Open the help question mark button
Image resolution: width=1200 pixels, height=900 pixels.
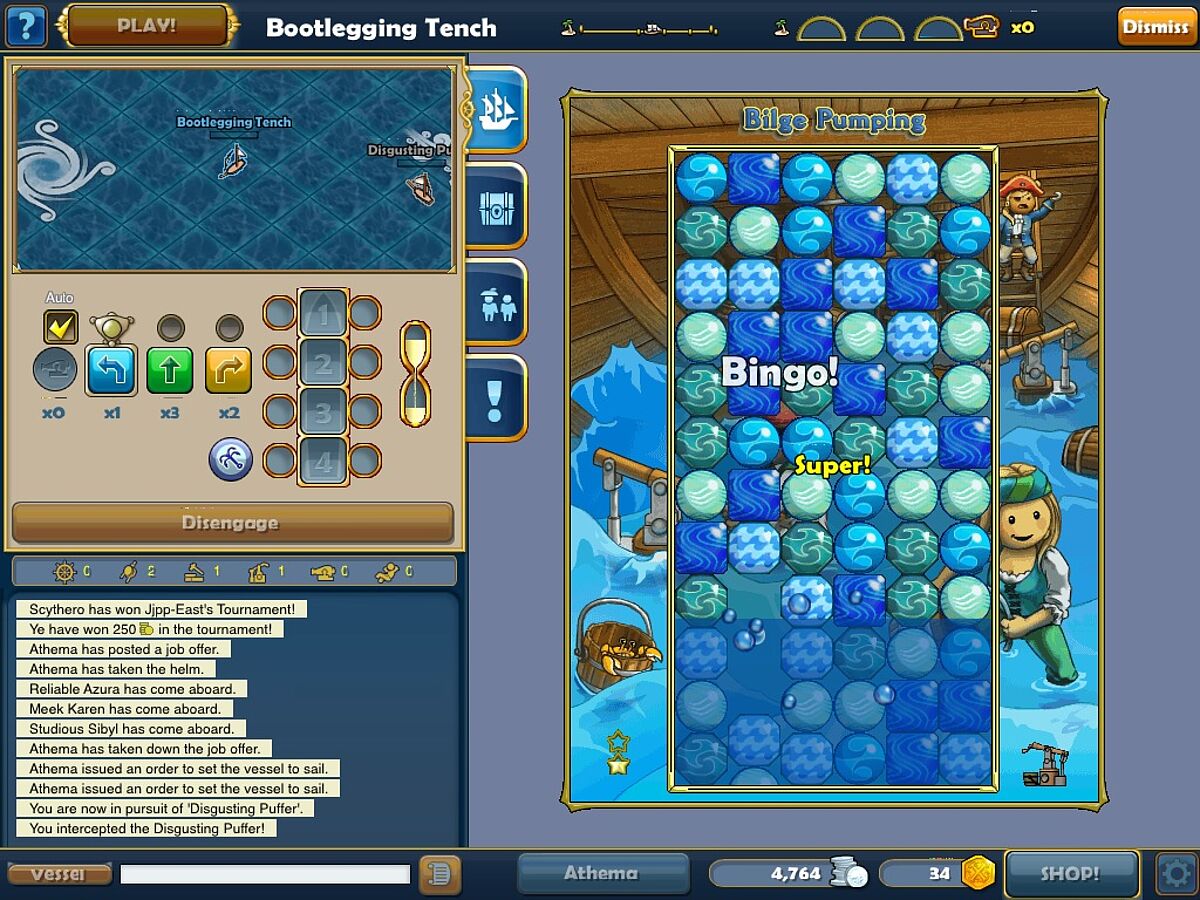[x=26, y=26]
